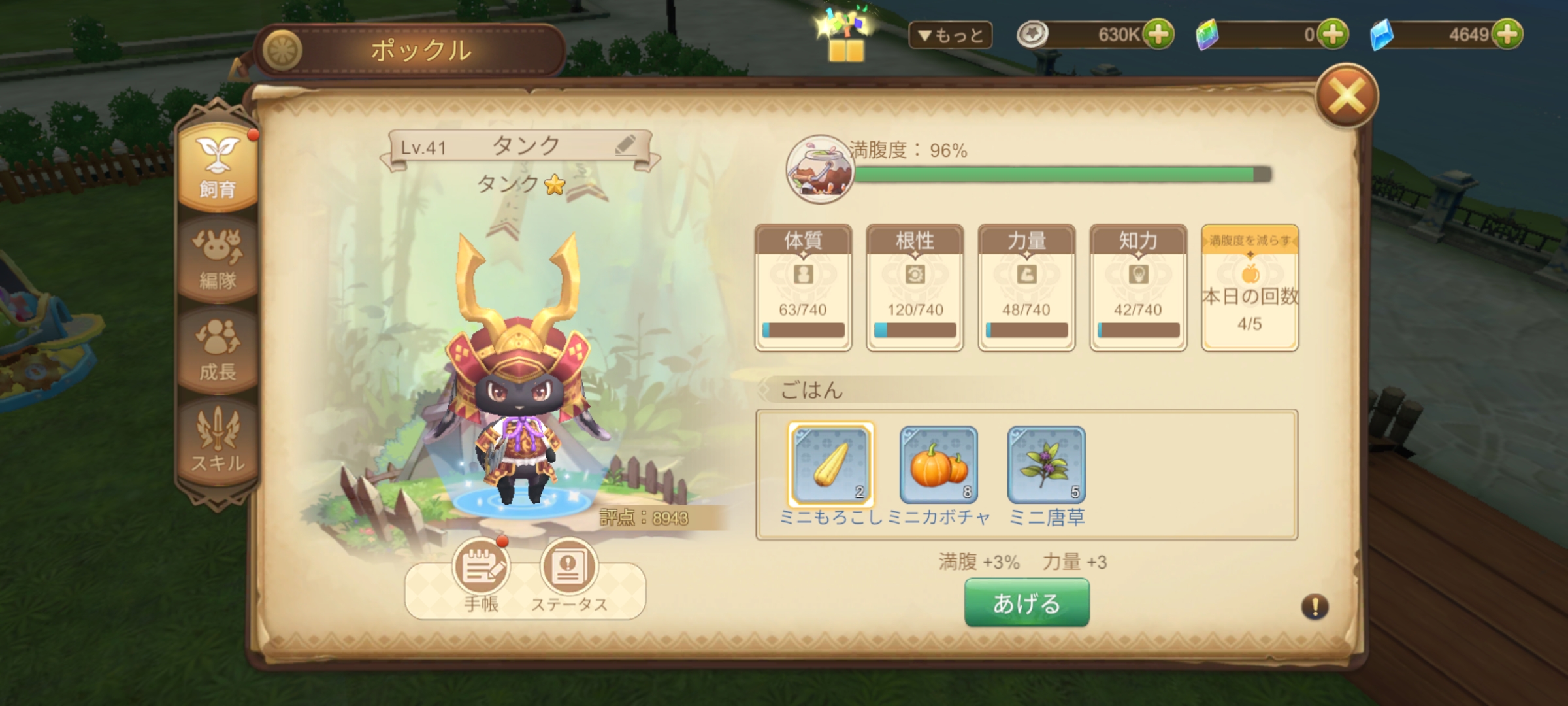Switch to the 飼育 tab
1568x706 pixels.
point(218,167)
